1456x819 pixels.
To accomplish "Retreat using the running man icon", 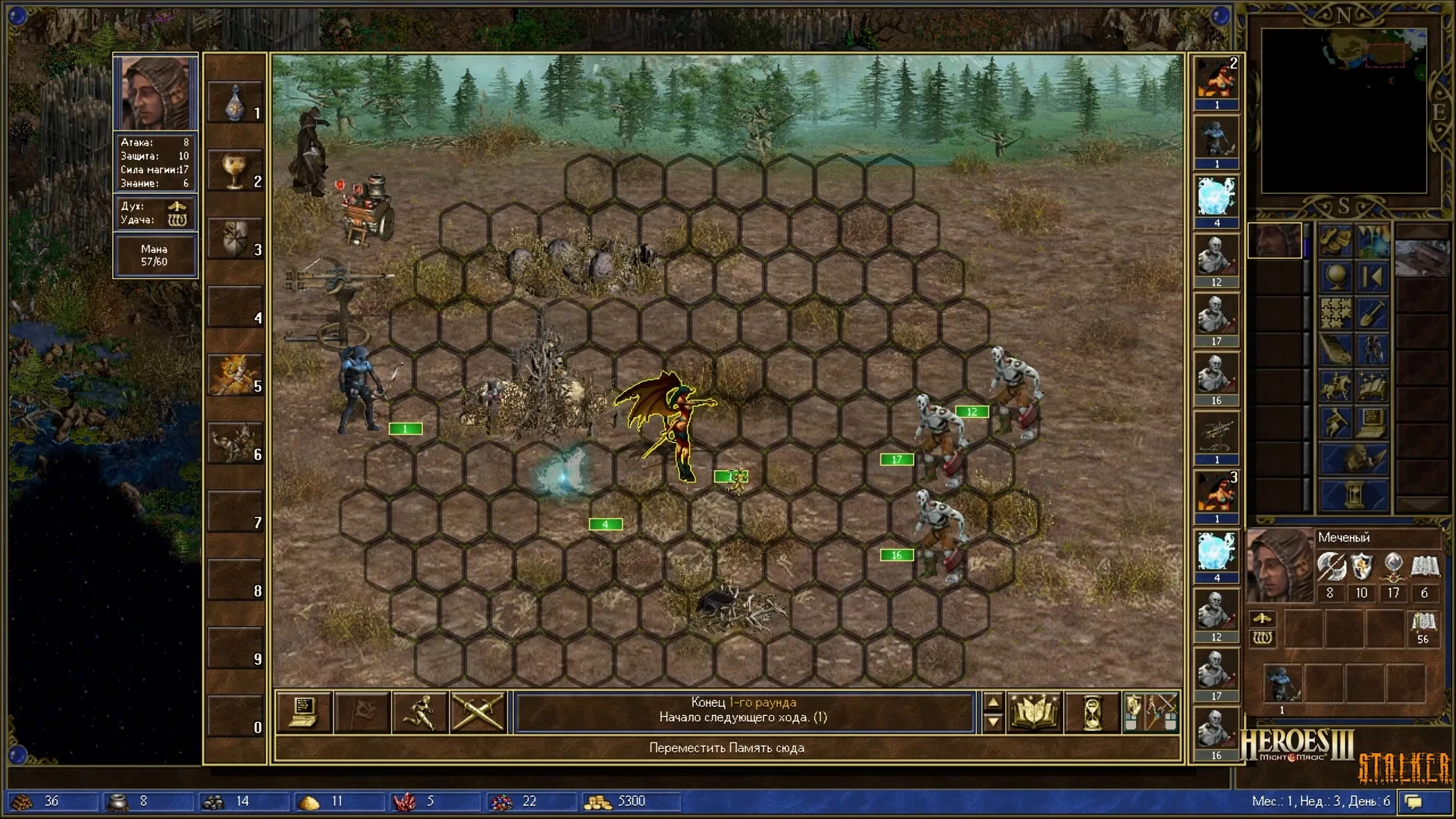I will [421, 711].
